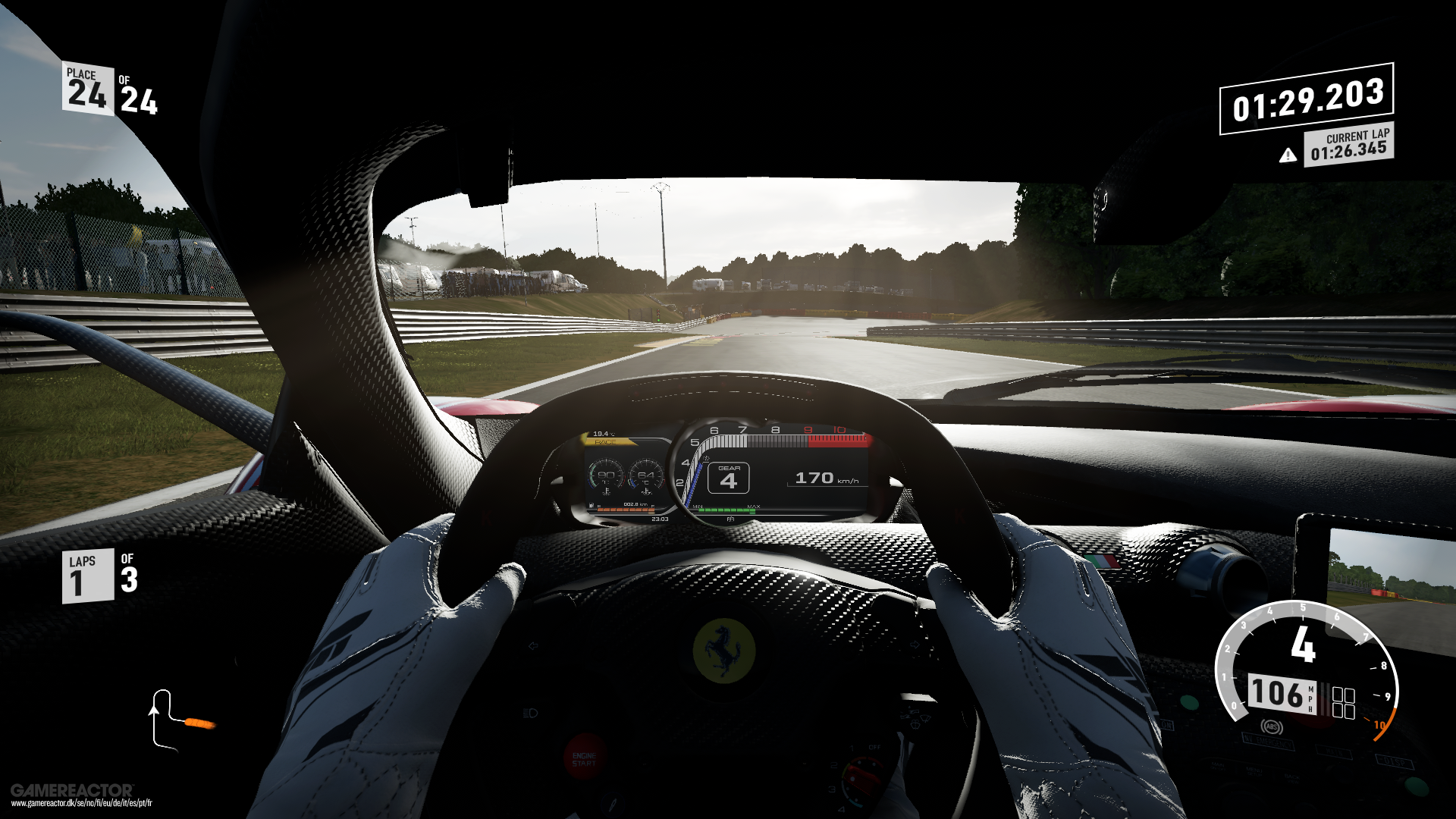This screenshot has width=1456, height=819.
Task: Click the thermometer icon under the 90°C gauge
Action: pyautogui.click(x=607, y=491)
